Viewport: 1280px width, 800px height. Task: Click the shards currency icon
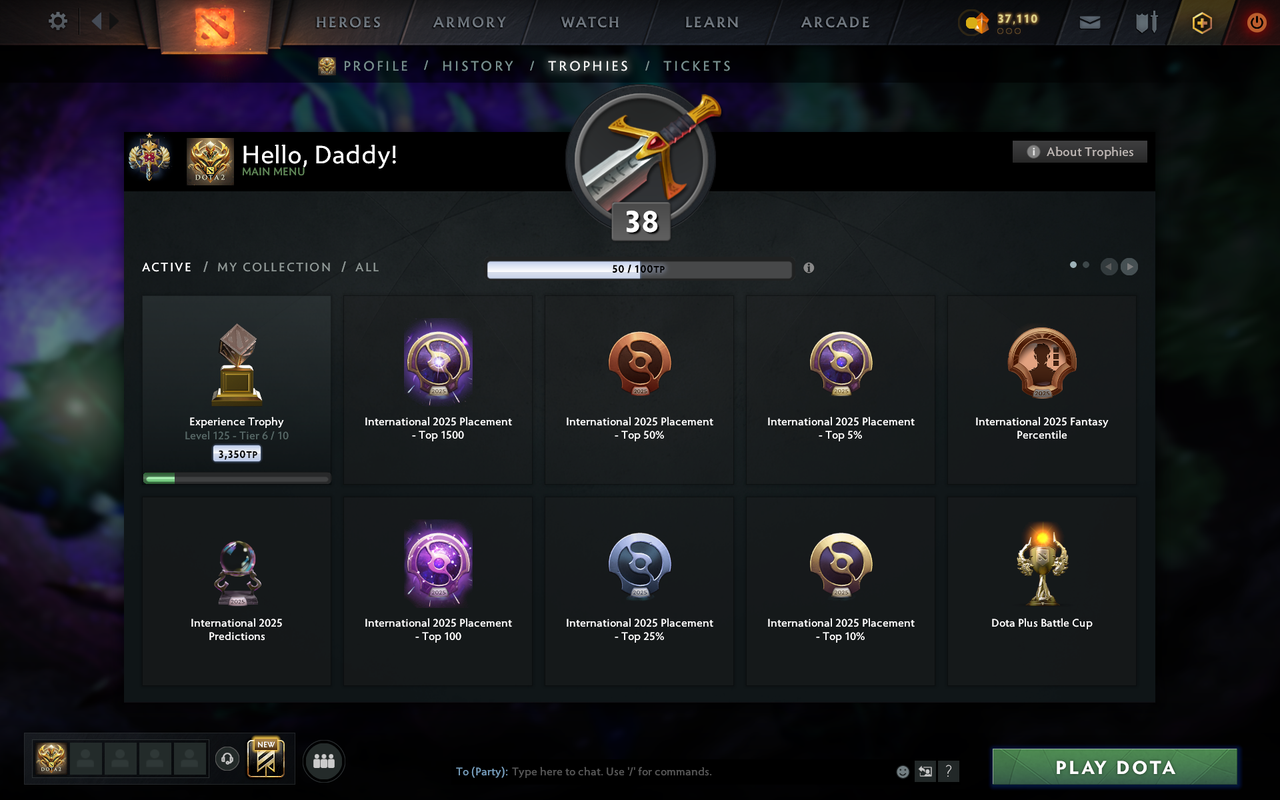click(x=975, y=22)
